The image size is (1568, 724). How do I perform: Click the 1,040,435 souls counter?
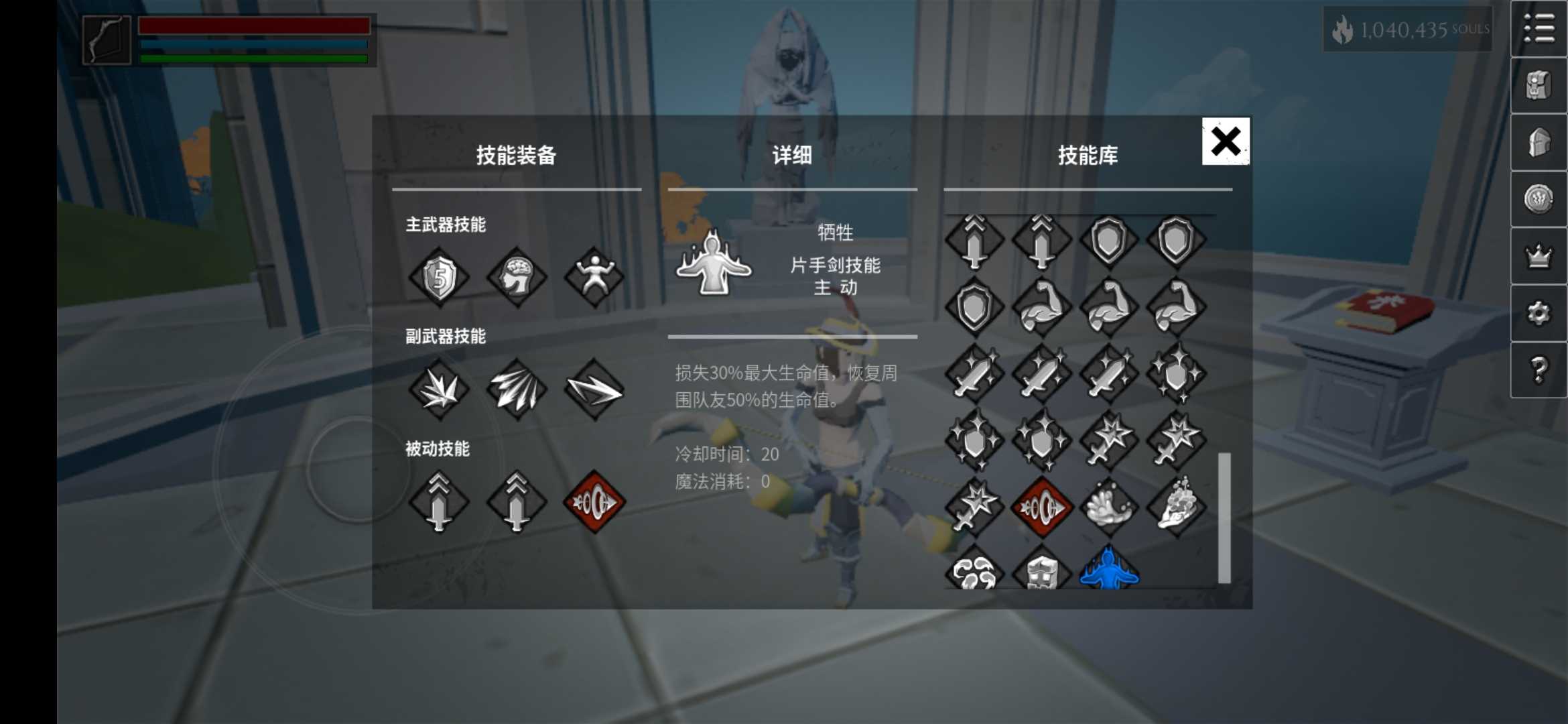pos(1407,30)
